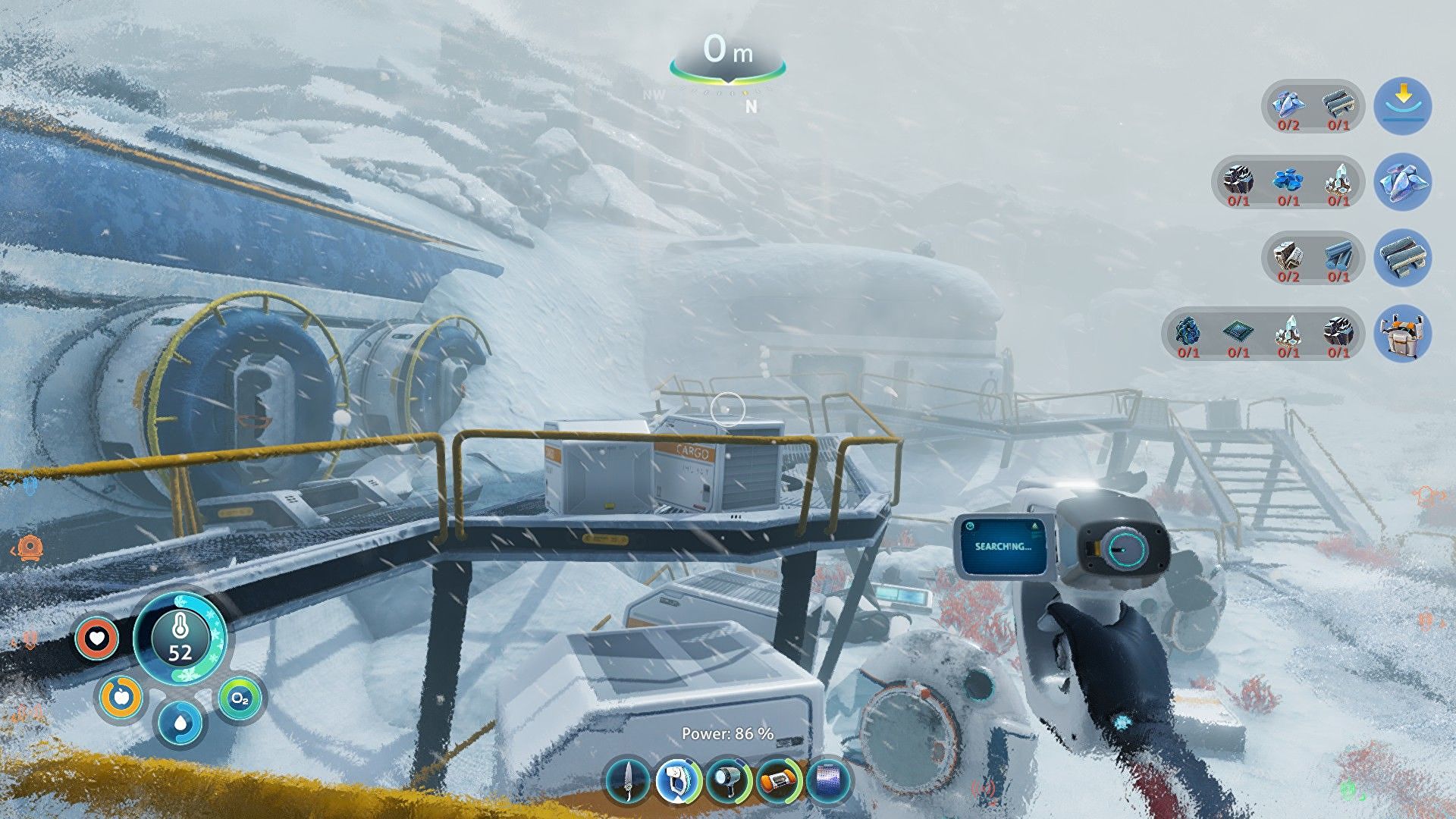Click the blue rods ingredient icon
The width and height of the screenshot is (1456, 819).
1338,256
